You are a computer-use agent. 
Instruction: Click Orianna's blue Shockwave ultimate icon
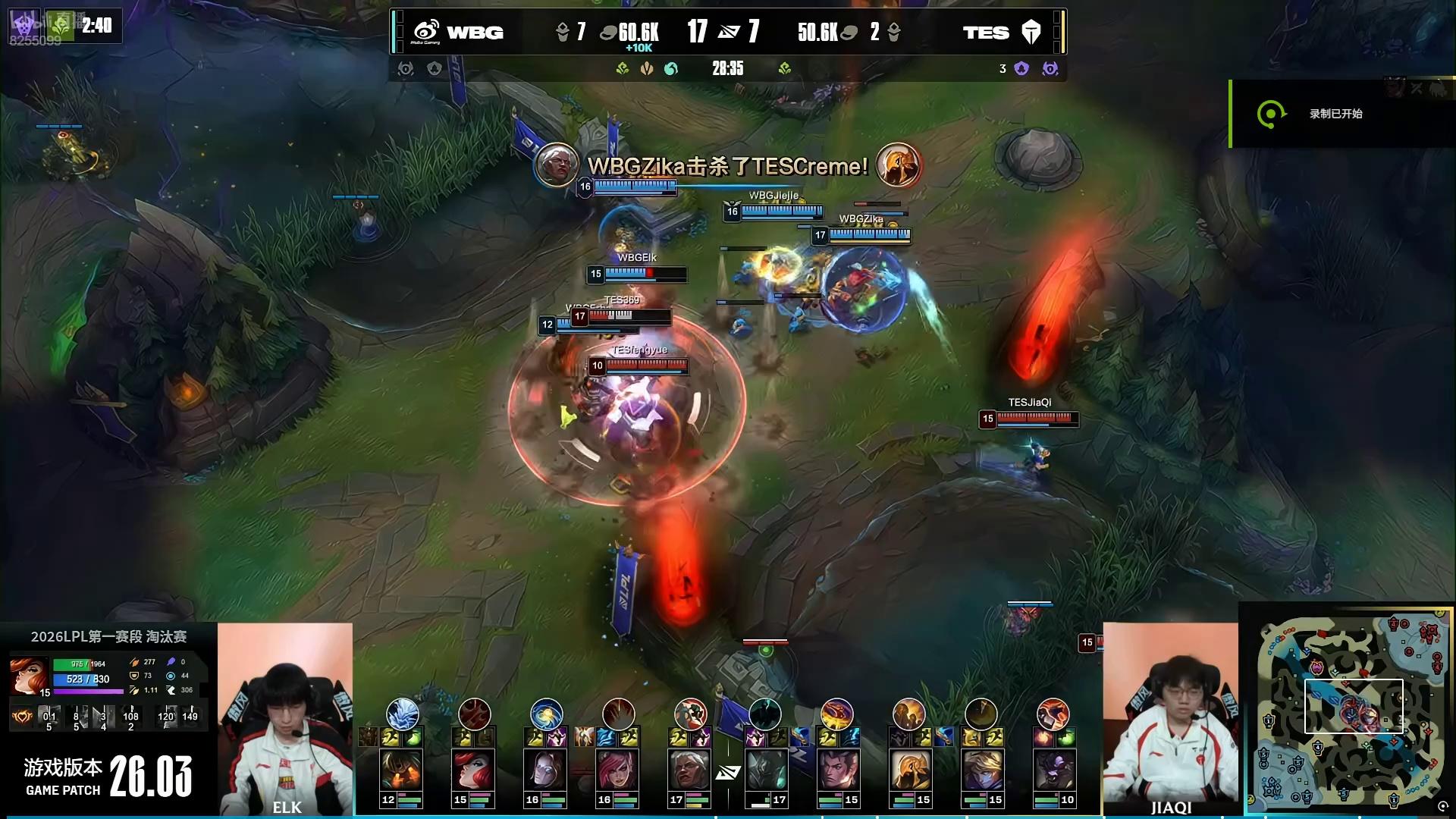coord(546,714)
